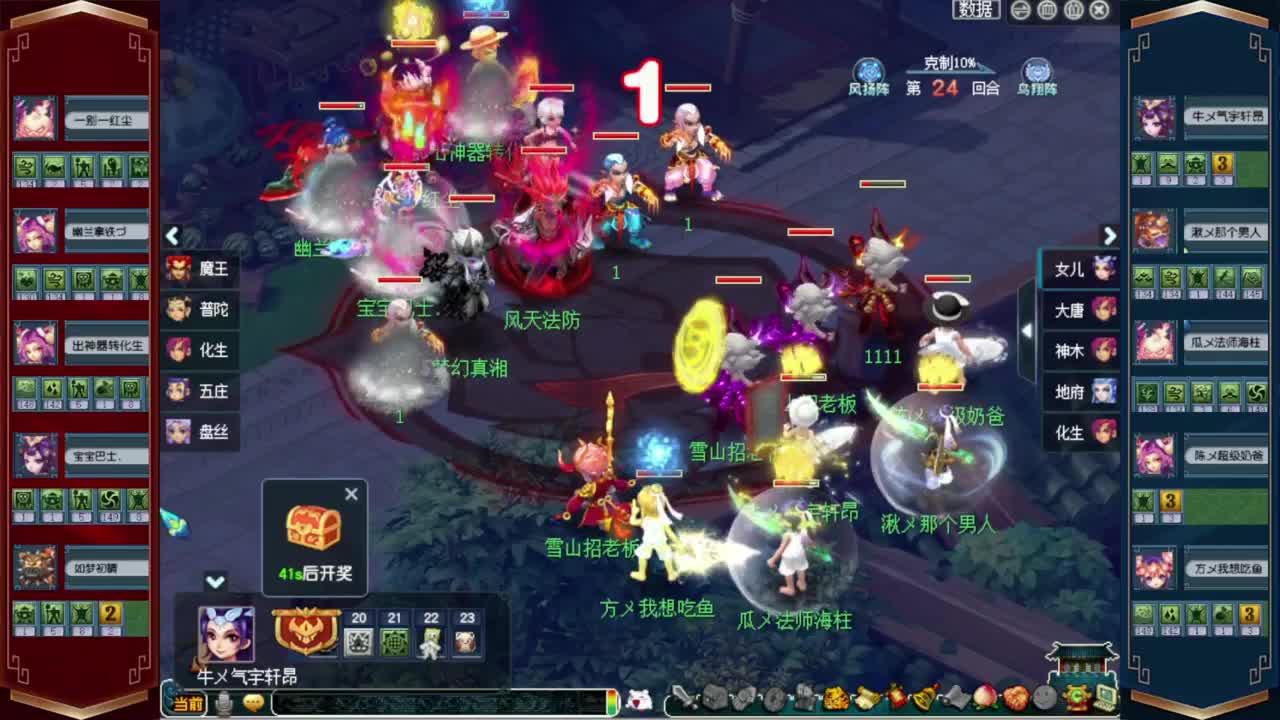This screenshot has width=1280, height=720.
Task: Select 魔王 from the left sect list
Action: [x=204, y=270]
